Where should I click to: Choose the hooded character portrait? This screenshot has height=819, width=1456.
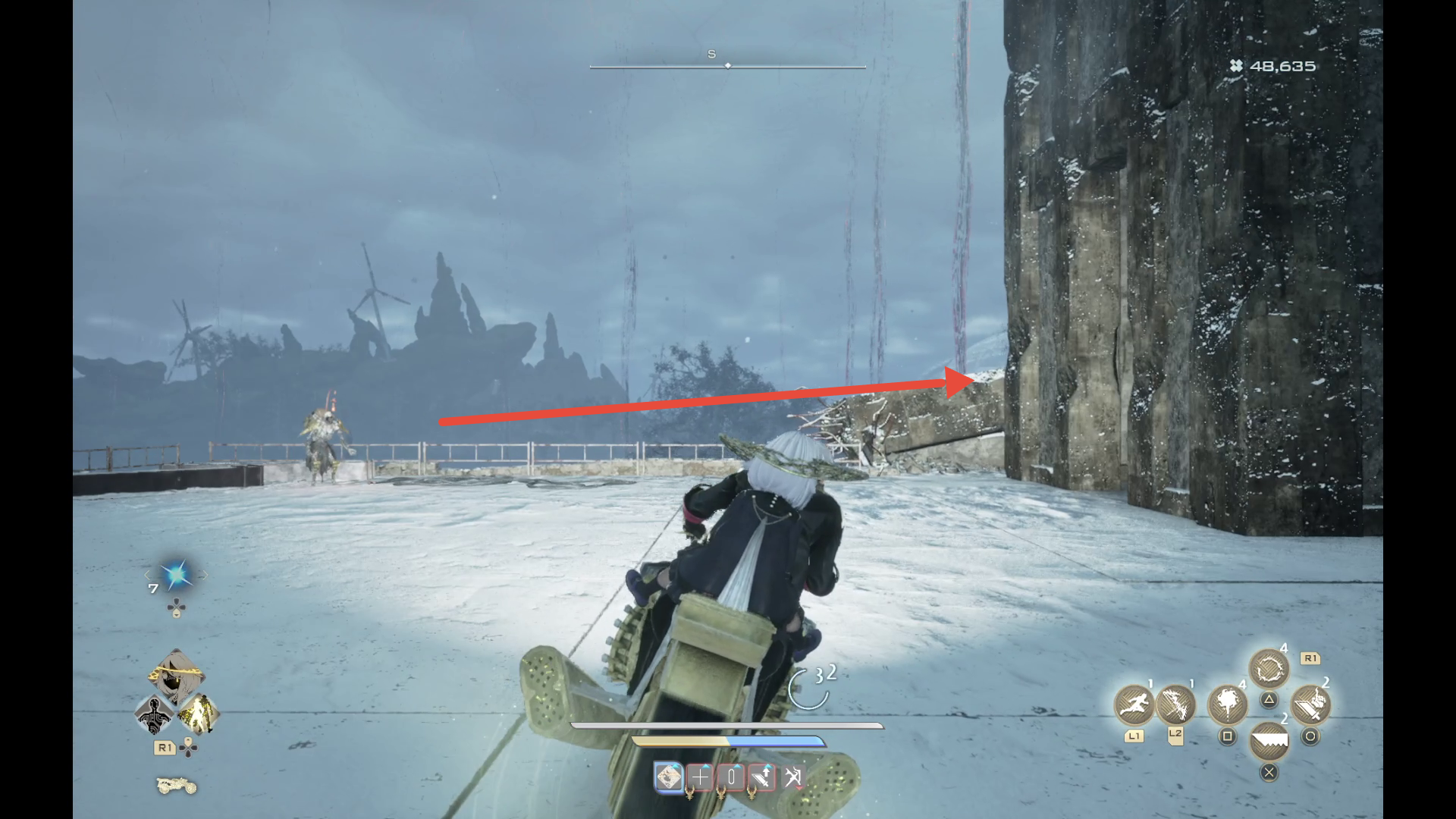176,675
